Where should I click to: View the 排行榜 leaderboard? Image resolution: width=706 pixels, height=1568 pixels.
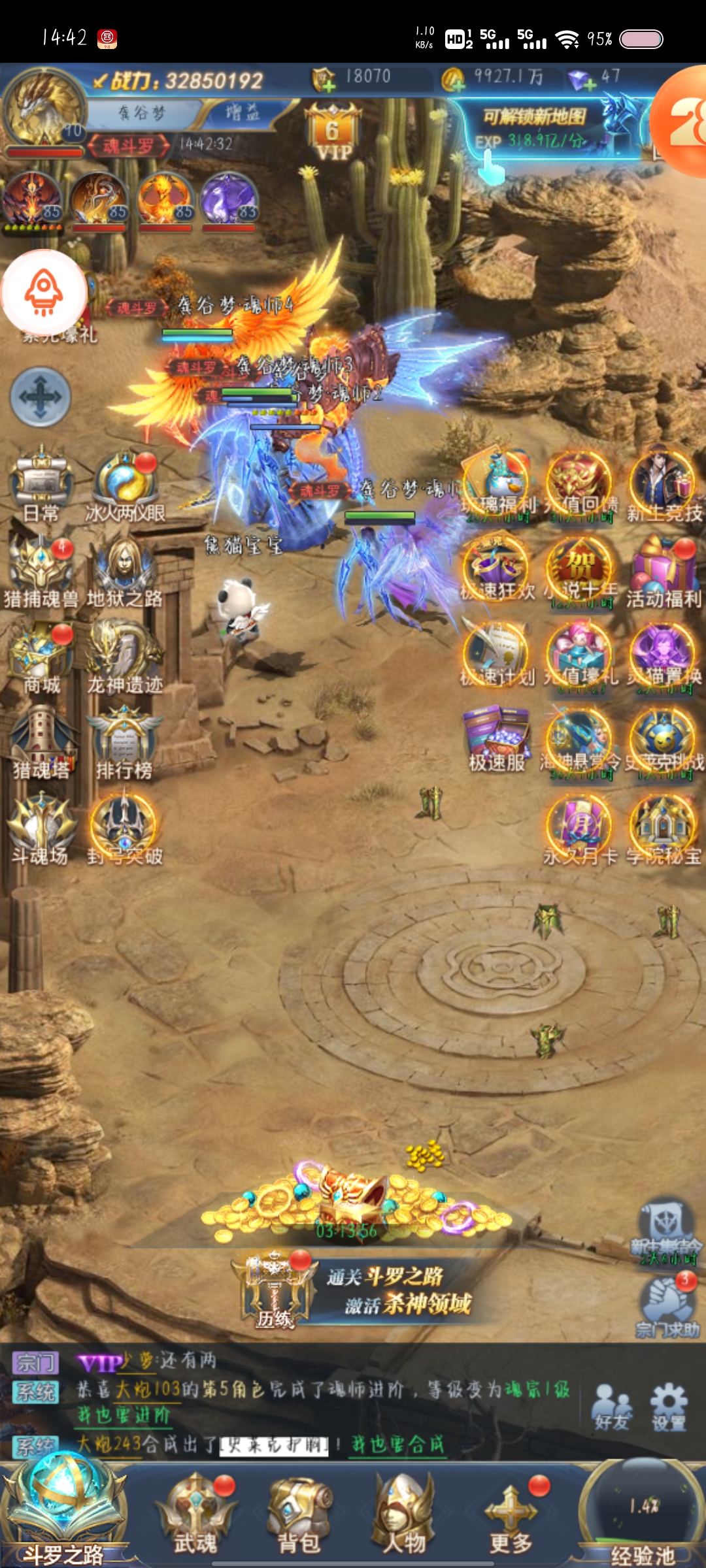point(124,742)
